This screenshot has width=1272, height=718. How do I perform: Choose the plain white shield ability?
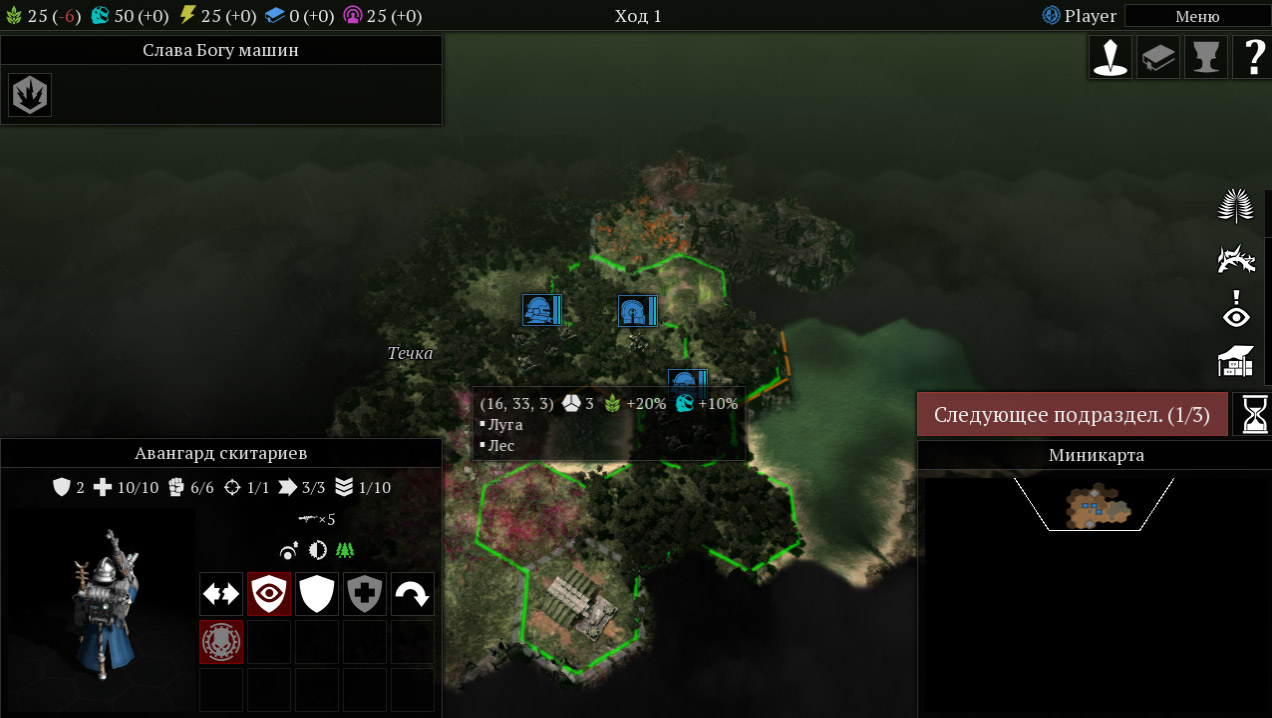317,594
